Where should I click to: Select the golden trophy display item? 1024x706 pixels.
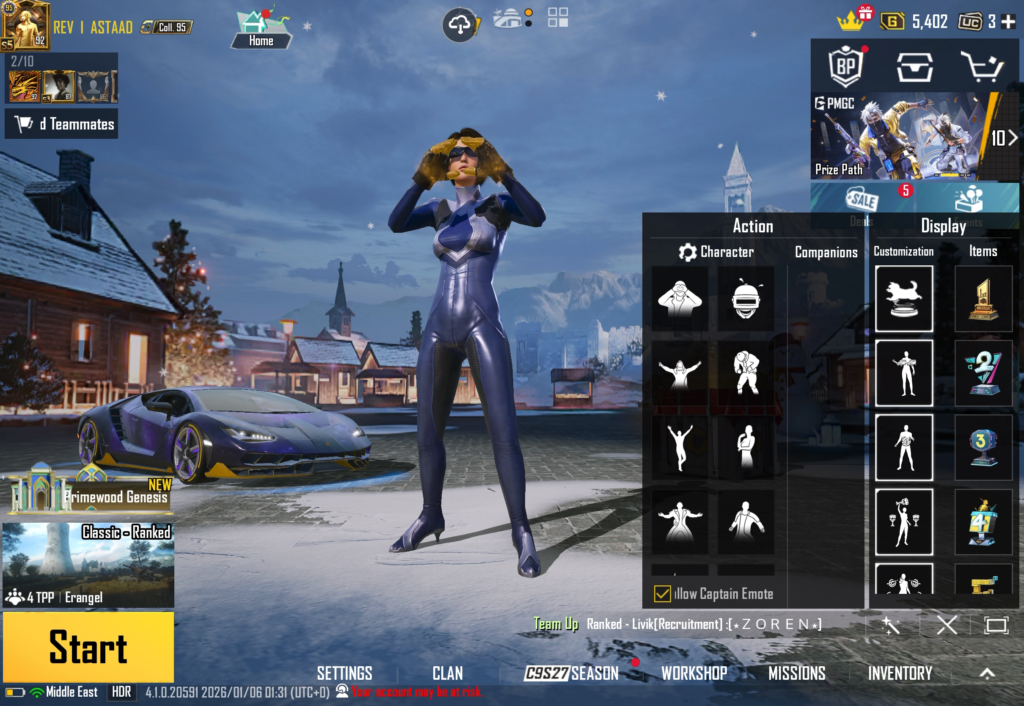pos(983,299)
